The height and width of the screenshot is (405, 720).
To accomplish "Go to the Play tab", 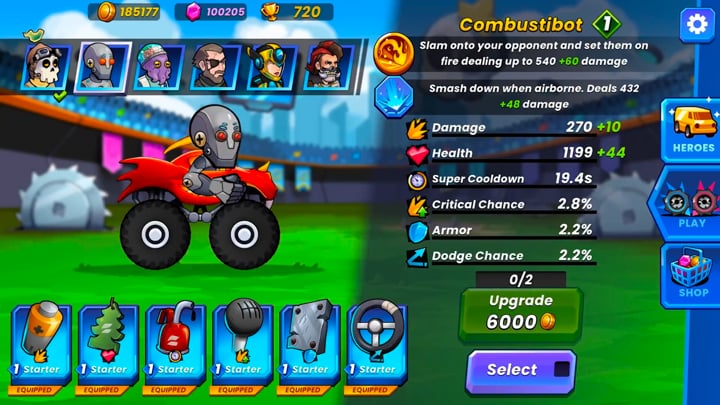I will [x=692, y=203].
